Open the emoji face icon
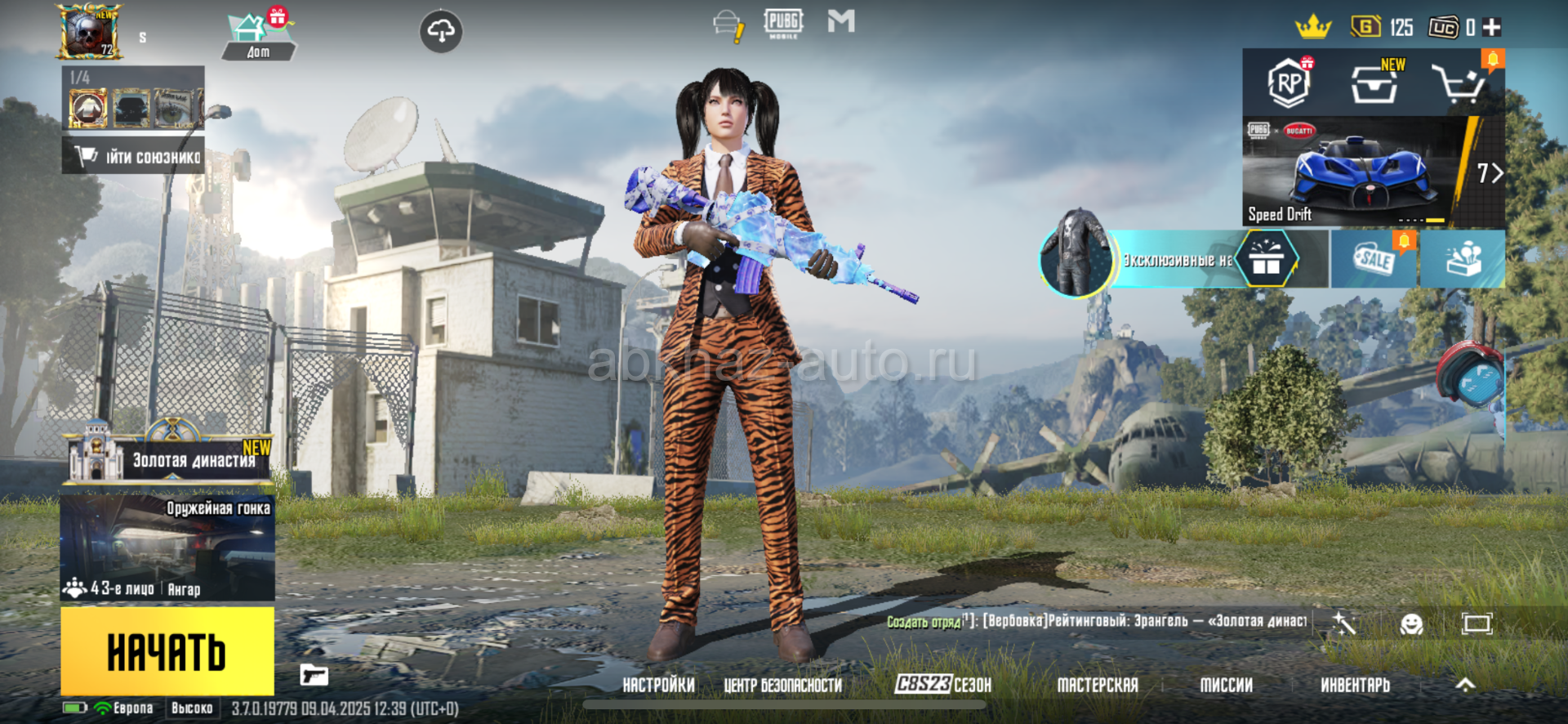1568x724 pixels. coord(1411,624)
